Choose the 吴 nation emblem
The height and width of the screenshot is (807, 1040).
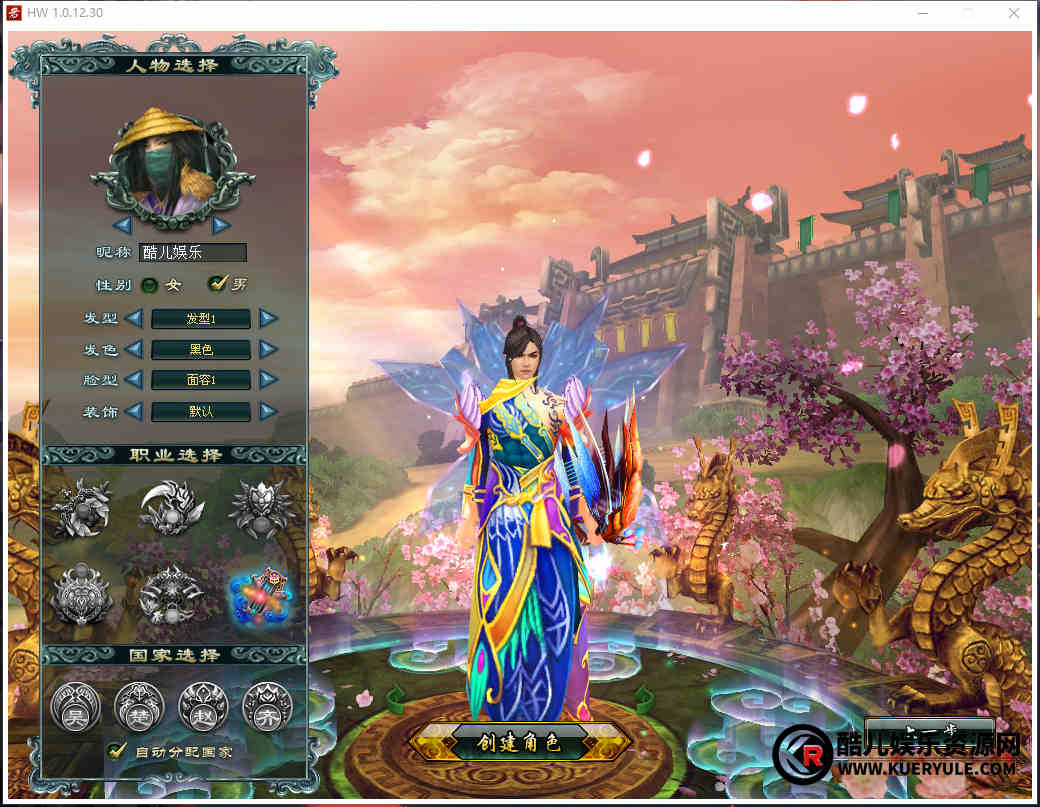[75, 706]
